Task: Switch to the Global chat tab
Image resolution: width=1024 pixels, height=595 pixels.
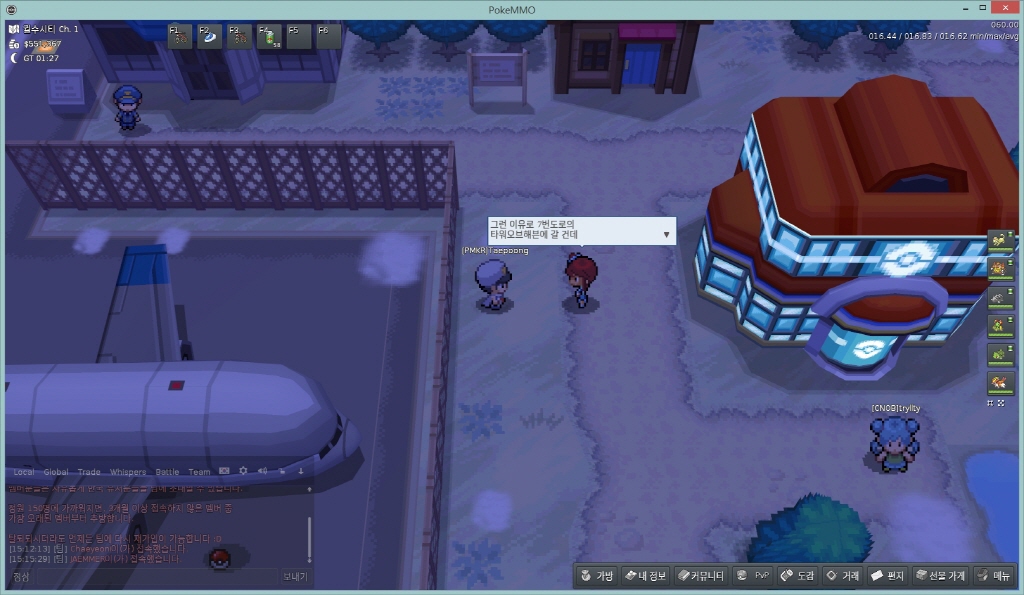Action: tap(56, 472)
